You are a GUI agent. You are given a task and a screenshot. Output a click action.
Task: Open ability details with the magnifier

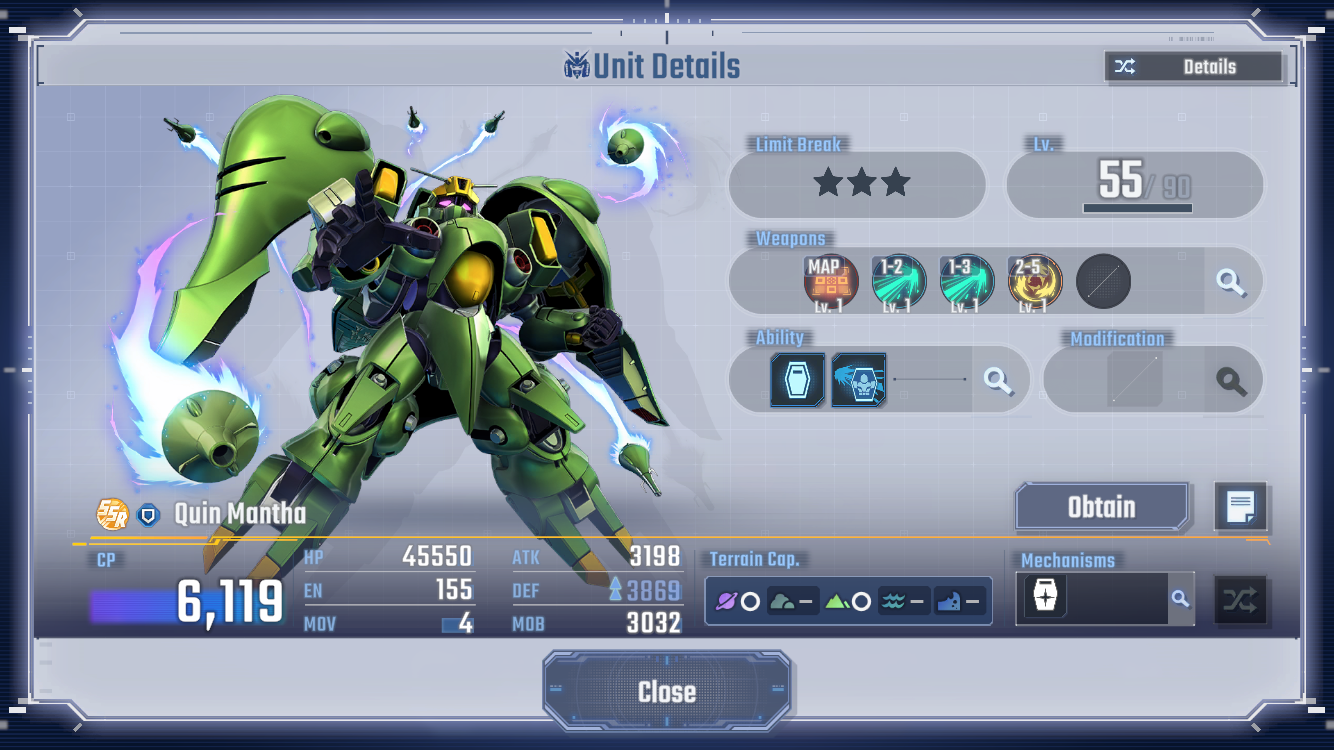(x=998, y=380)
